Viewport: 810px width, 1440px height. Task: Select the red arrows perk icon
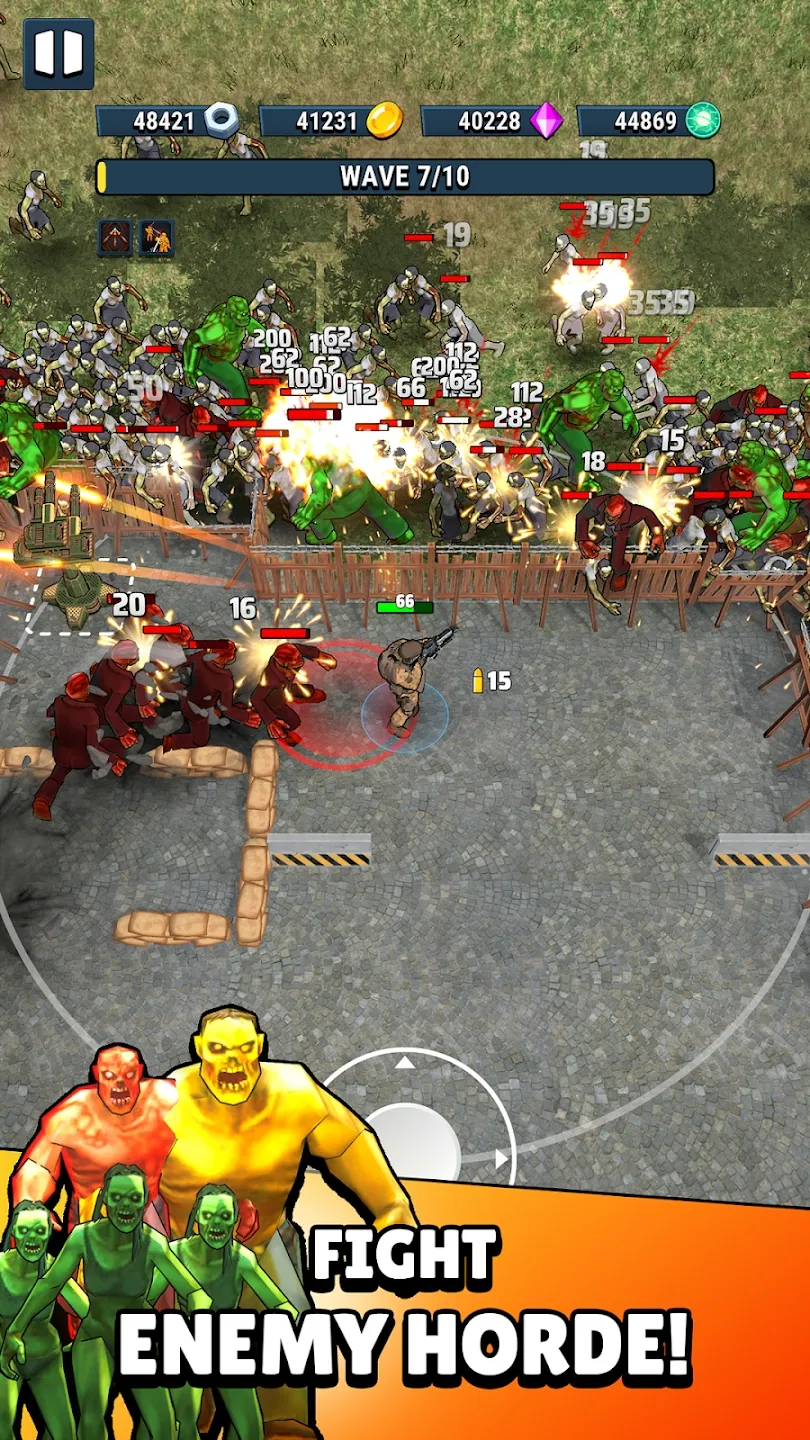point(115,238)
